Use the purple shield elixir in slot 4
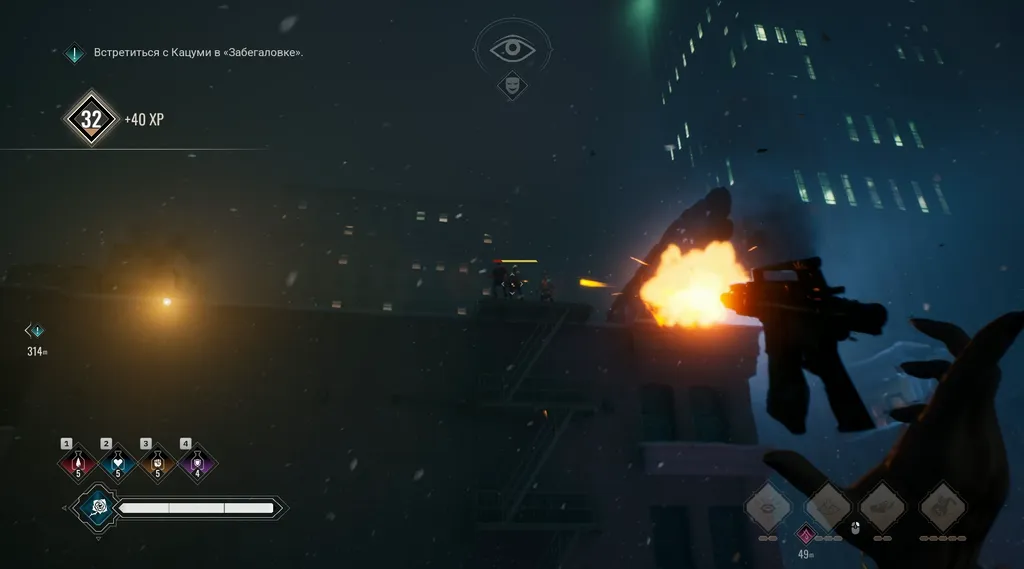This screenshot has width=1024, height=569. pyautogui.click(x=197, y=463)
